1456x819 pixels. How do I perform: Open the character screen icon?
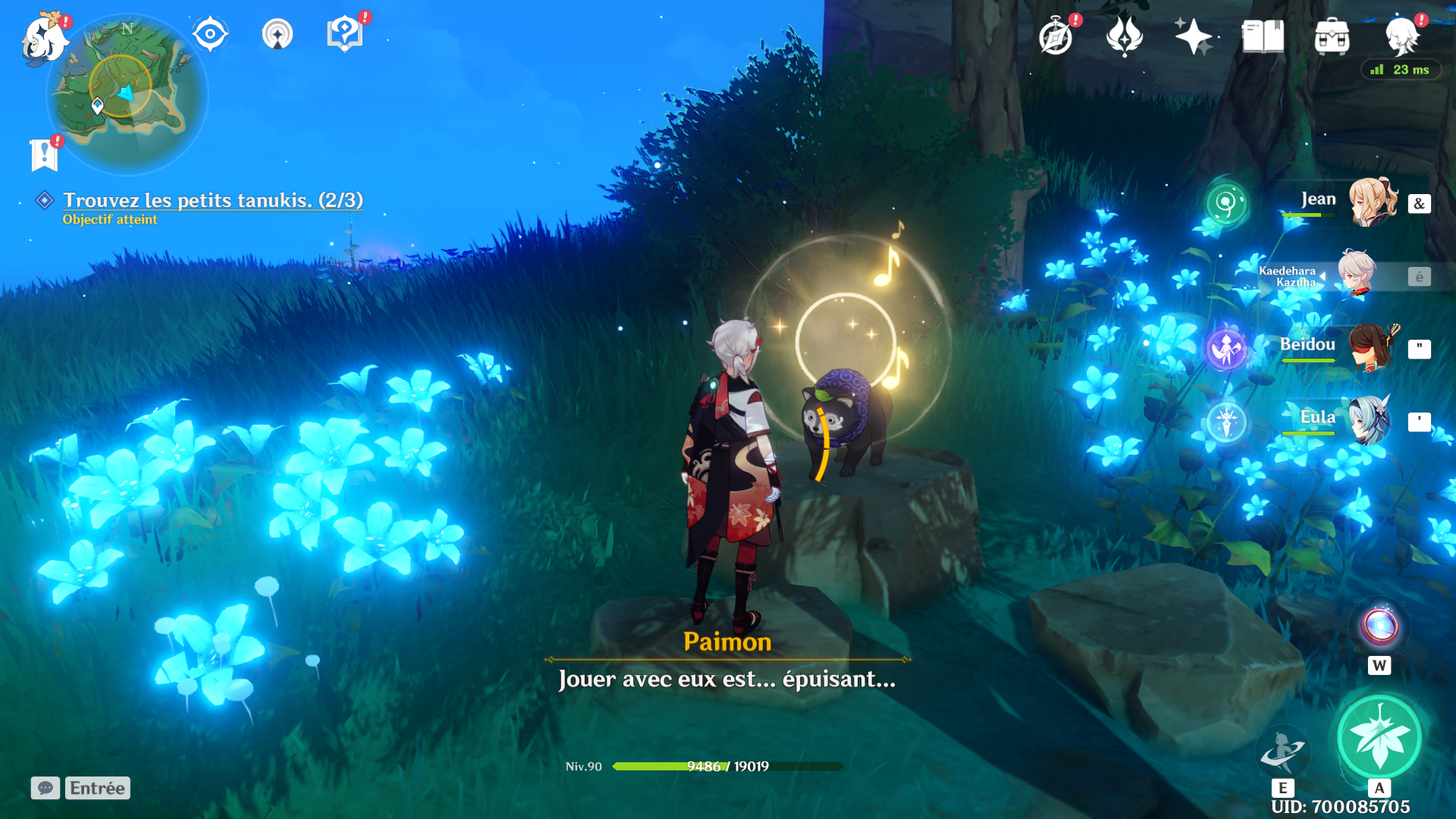(1401, 36)
